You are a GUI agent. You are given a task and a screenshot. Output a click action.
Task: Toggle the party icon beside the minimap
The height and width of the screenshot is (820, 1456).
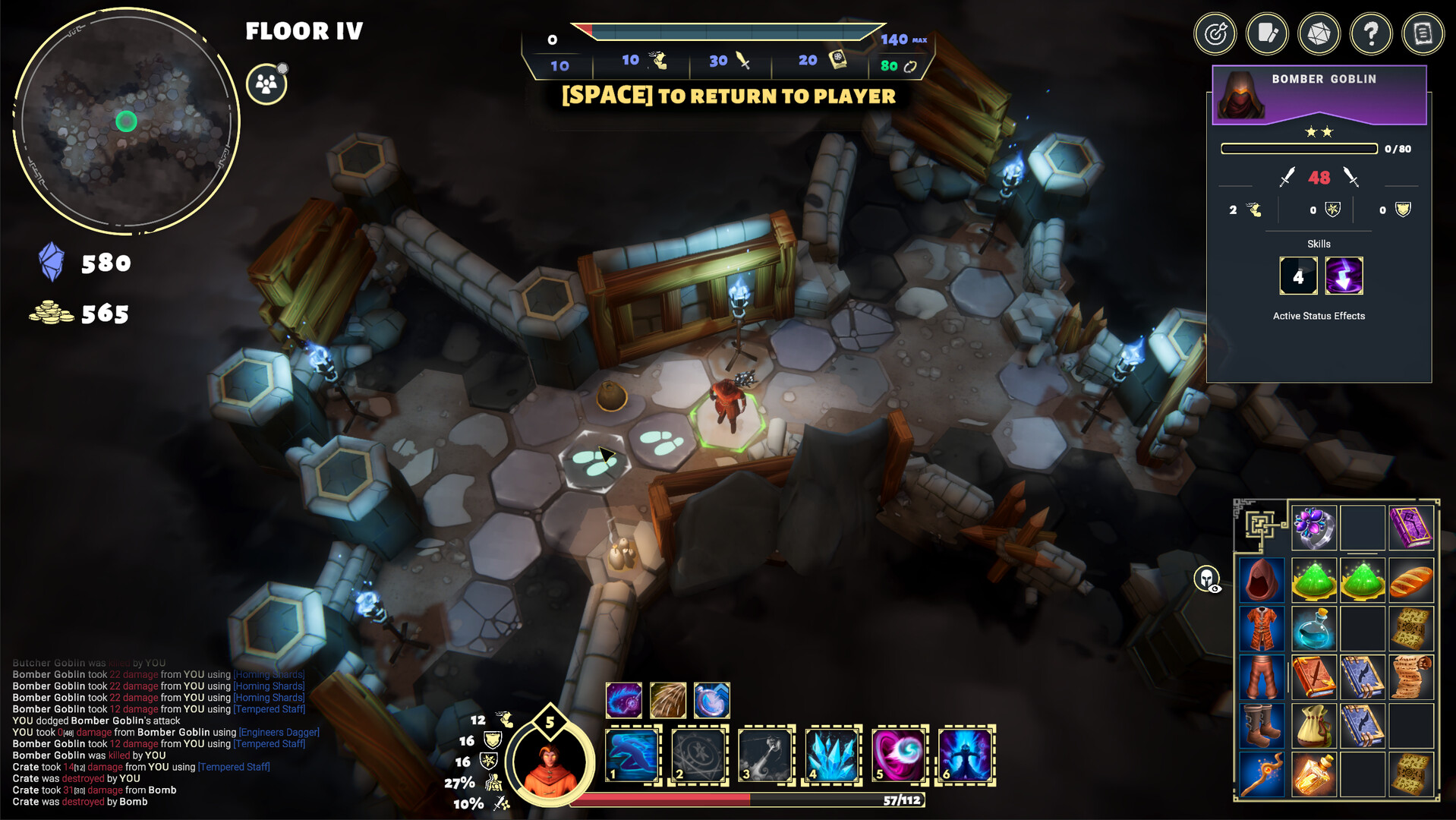click(266, 84)
